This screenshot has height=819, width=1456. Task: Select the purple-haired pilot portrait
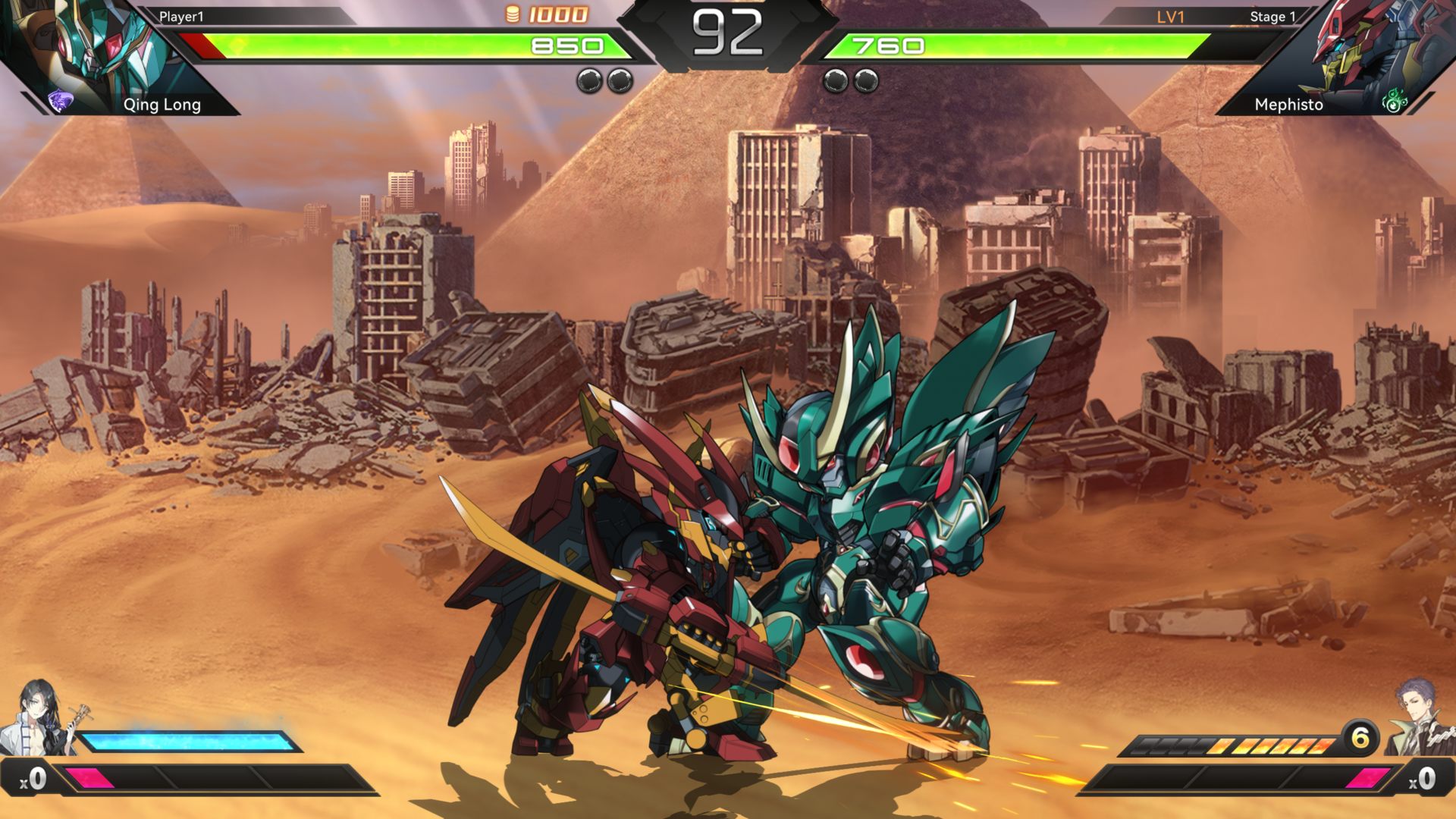click(1420, 717)
